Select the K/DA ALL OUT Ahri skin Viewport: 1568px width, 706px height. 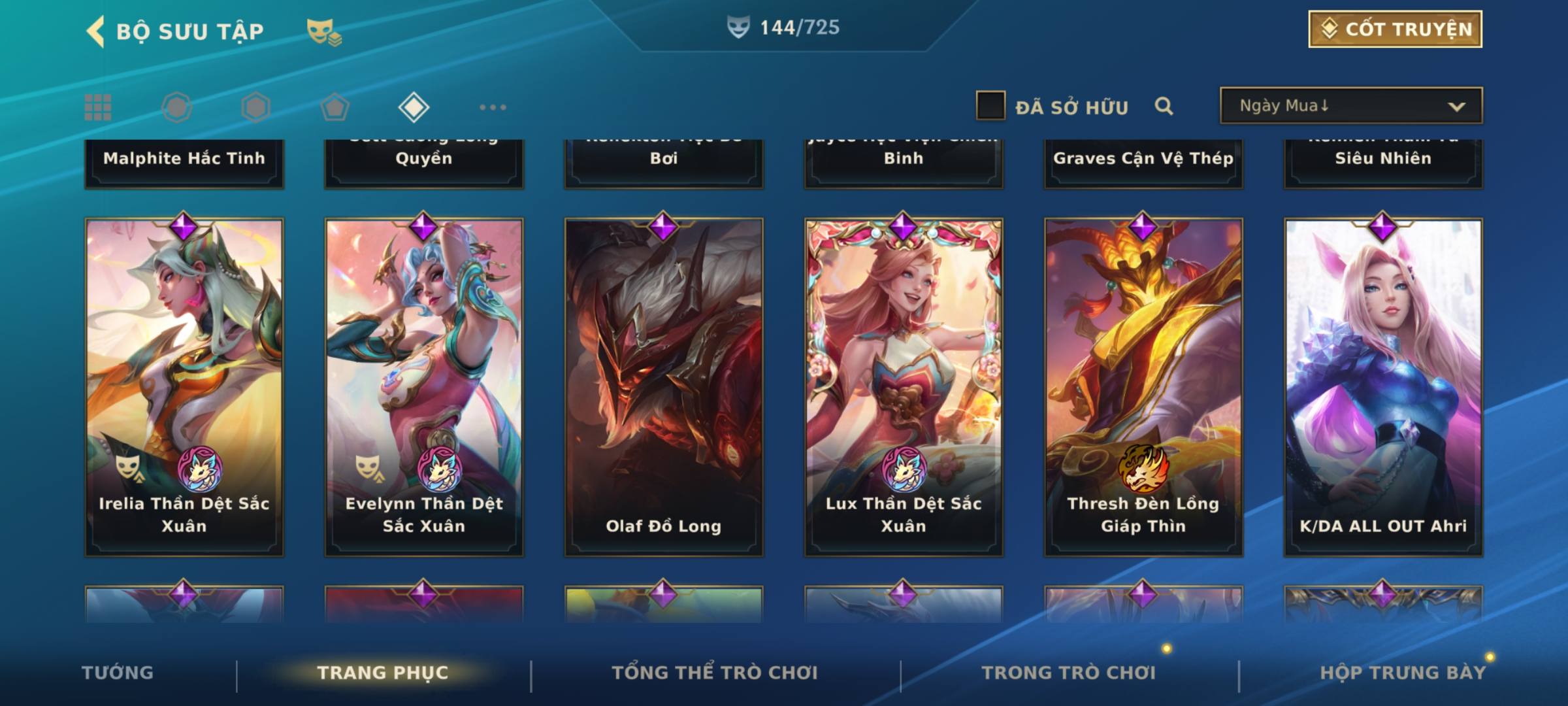click(x=1383, y=387)
